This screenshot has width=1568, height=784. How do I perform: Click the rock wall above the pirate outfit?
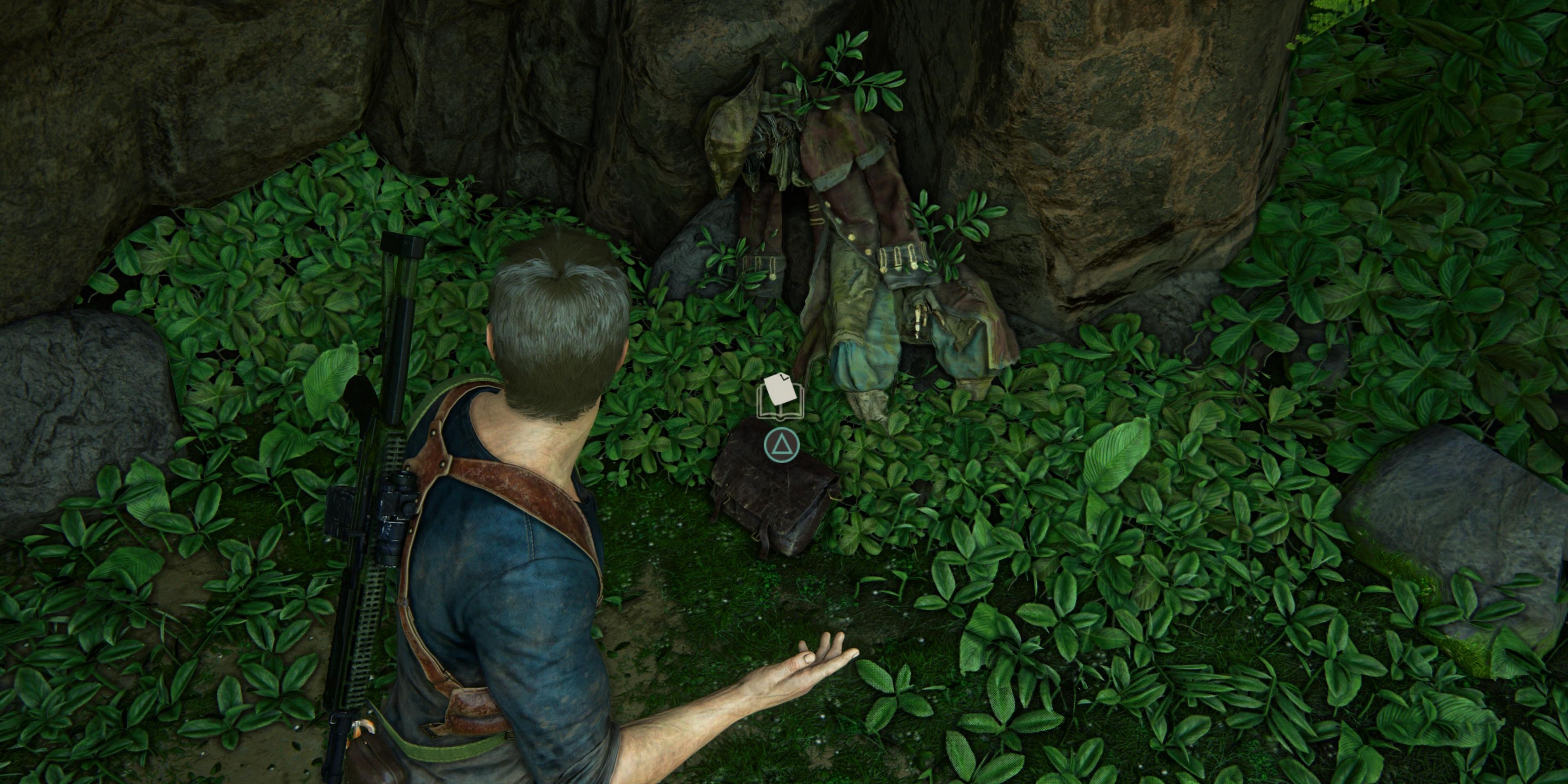pyautogui.click(x=913, y=42)
